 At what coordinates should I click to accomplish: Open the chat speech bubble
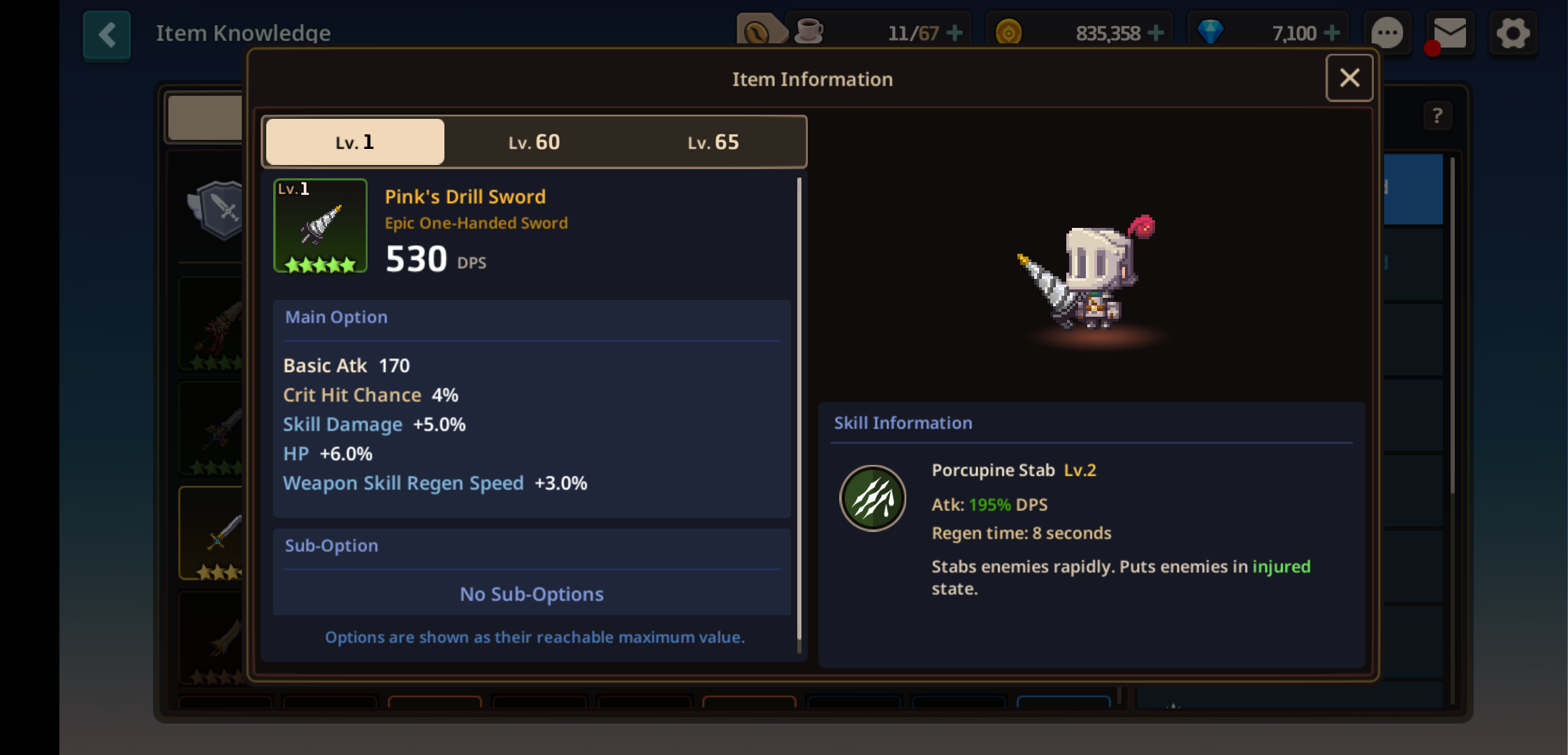1387,34
